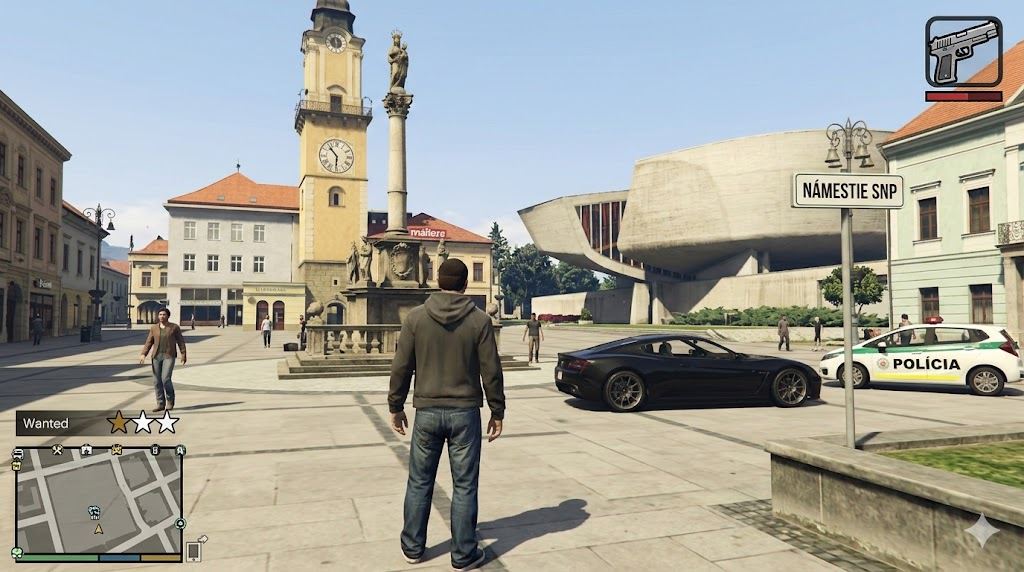
Task: Select the green blip at the minimap corner
Action: click(x=18, y=552)
